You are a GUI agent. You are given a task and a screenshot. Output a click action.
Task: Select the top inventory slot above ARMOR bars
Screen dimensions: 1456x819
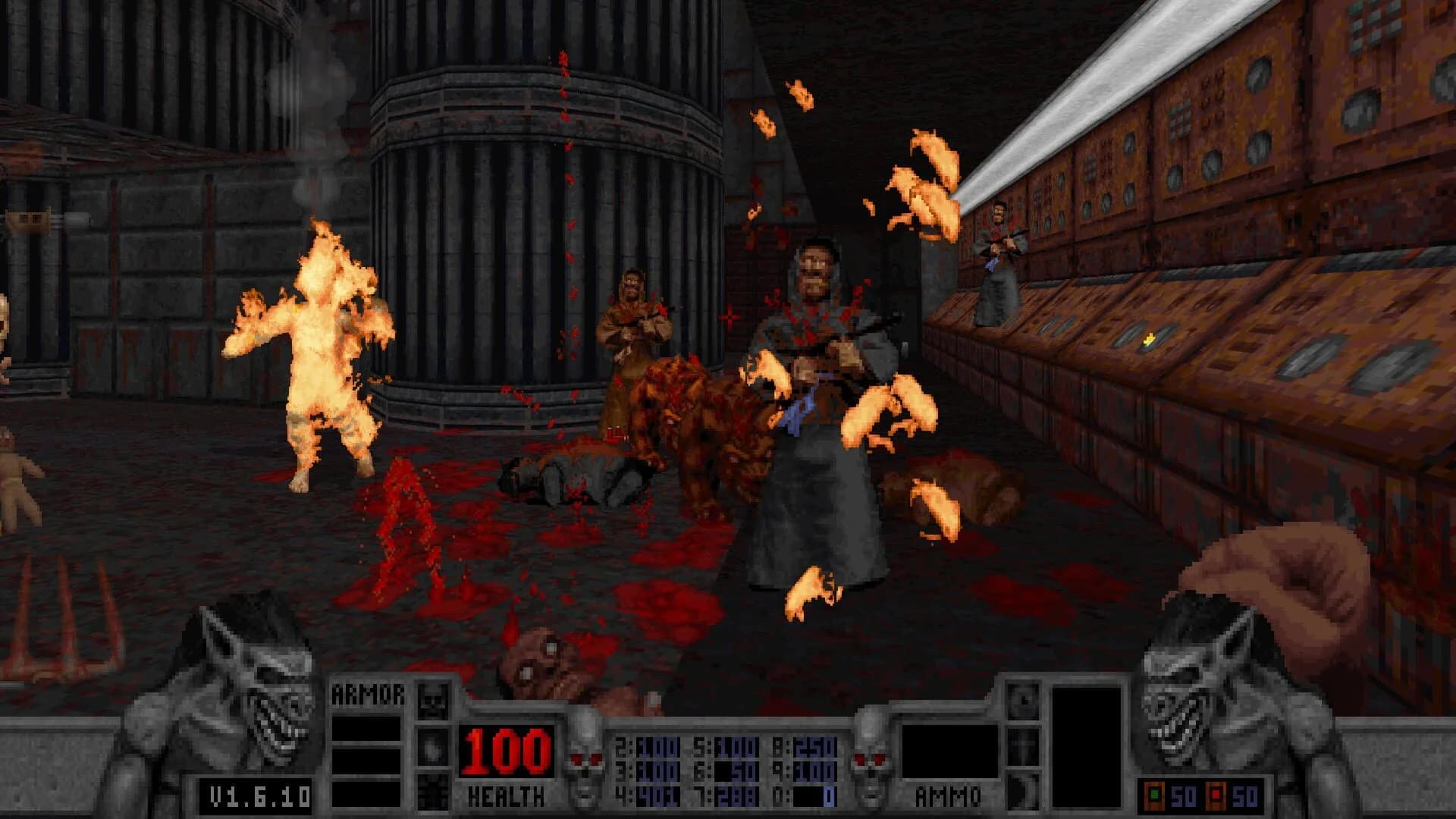432,699
